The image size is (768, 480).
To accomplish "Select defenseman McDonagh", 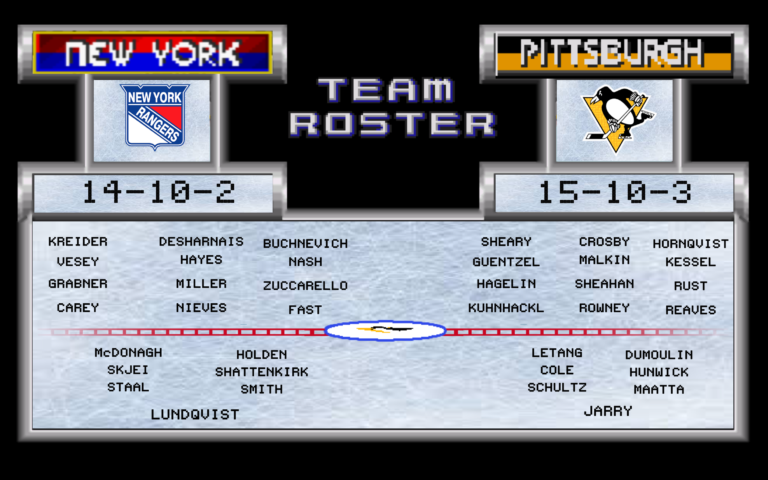I will click(128, 353).
